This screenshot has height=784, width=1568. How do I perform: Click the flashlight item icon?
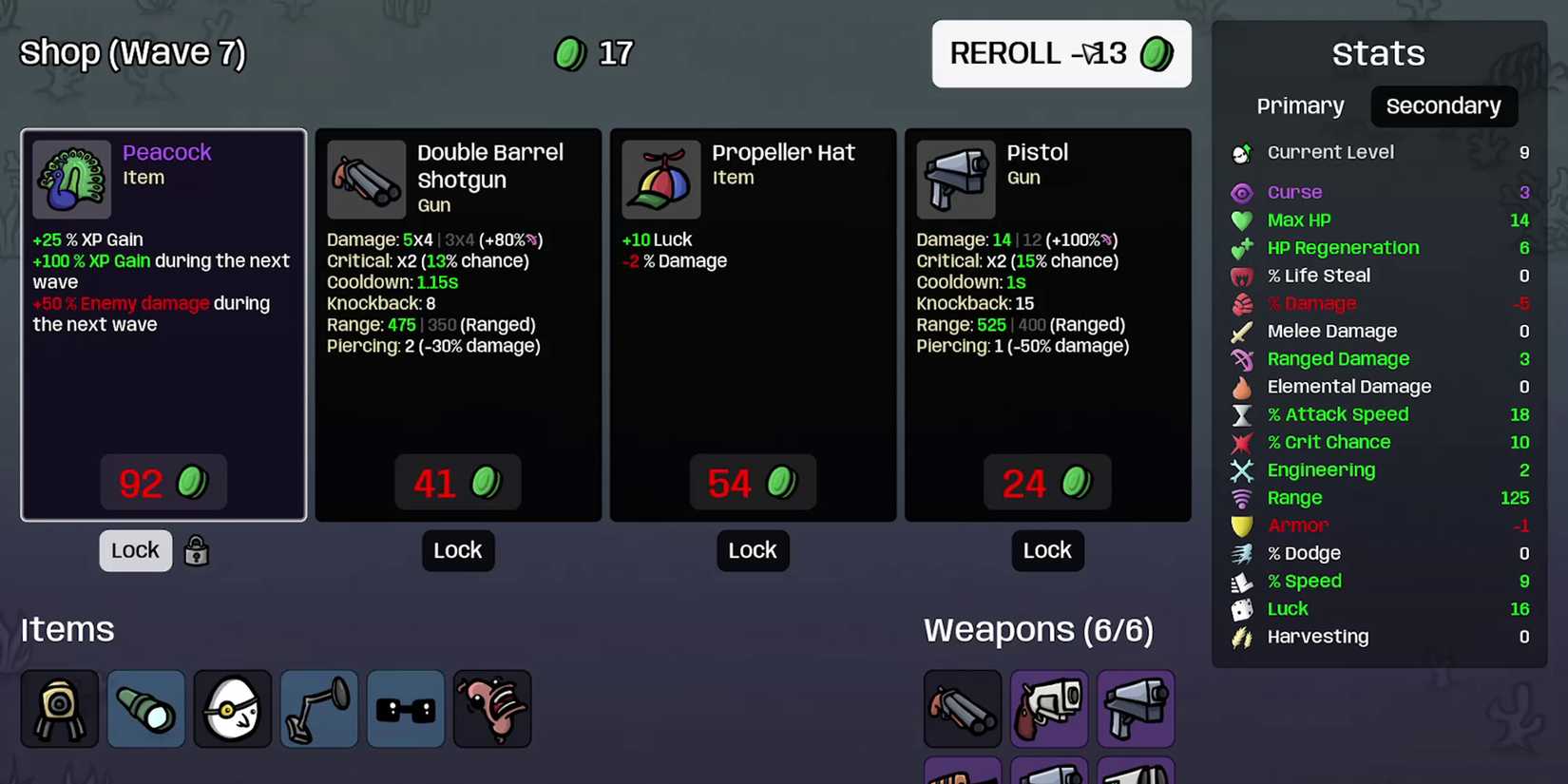pos(145,708)
